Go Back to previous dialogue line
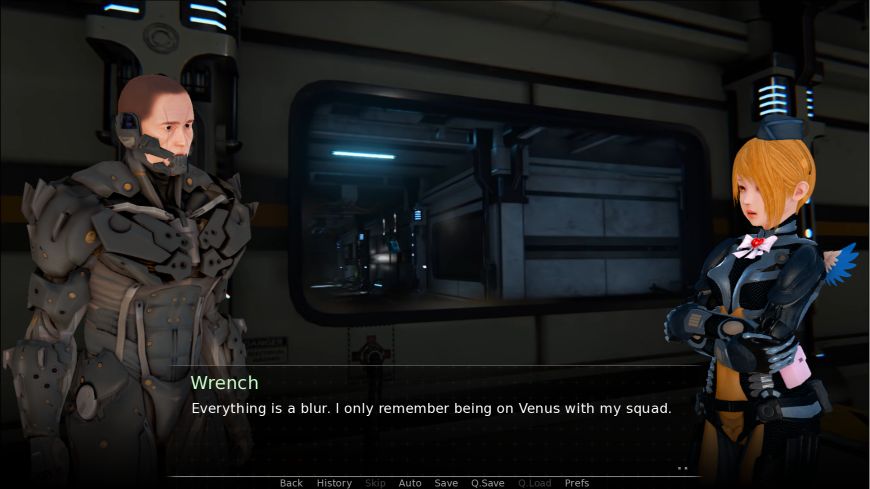Image resolution: width=870 pixels, height=489 pixels. tap(291, 483)
